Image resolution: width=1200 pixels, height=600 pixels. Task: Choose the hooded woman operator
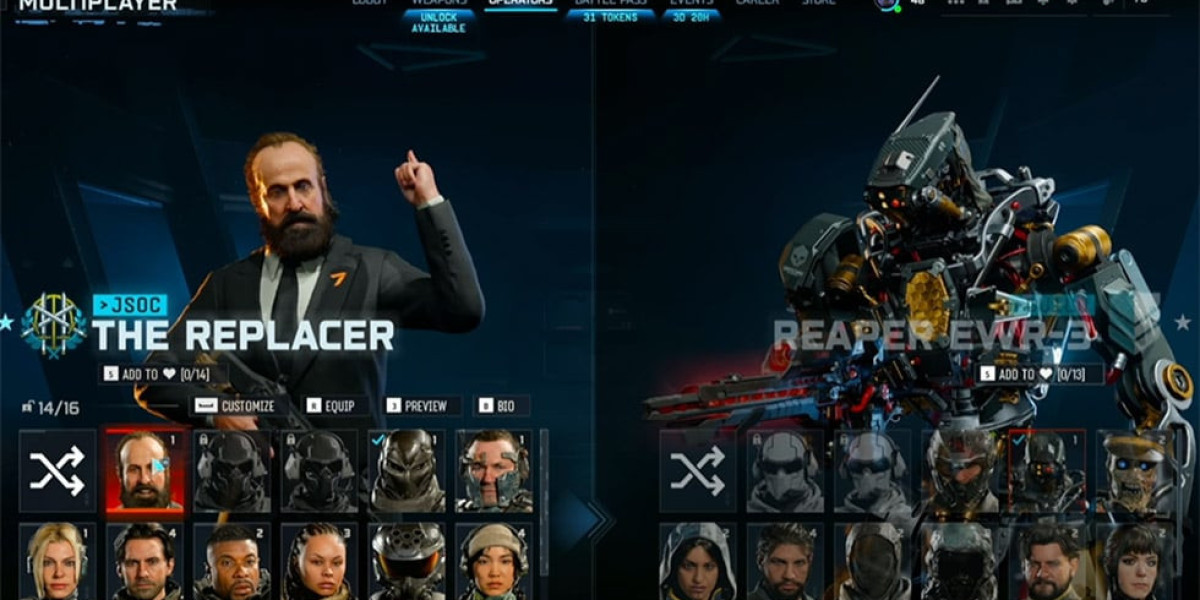pyautogui.click(x=698, y=561)
